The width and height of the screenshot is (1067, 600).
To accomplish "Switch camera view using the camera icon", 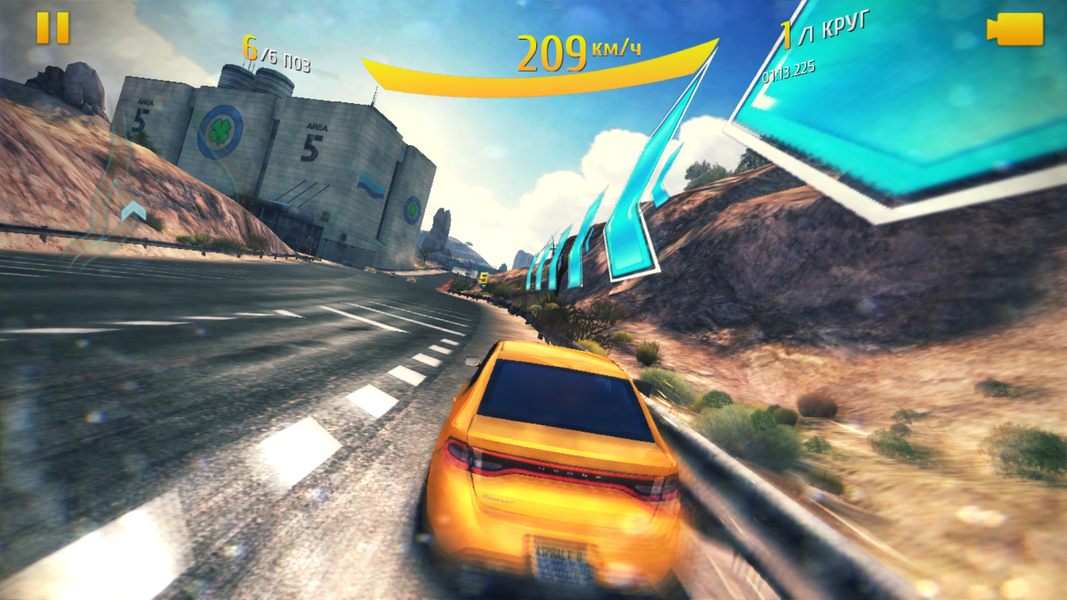I will point(1015,30).
